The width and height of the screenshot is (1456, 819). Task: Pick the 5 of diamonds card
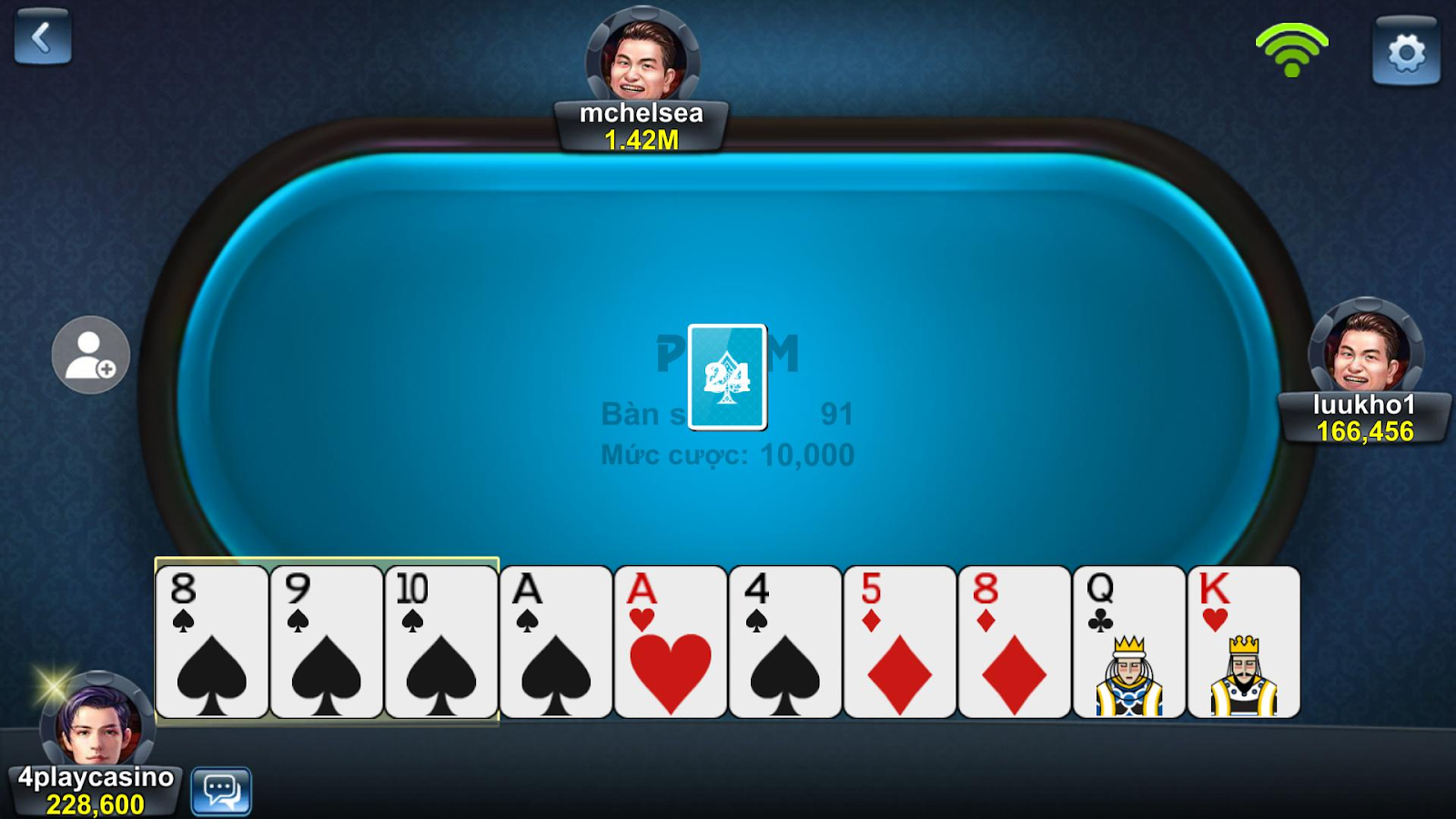click(900, 642)
